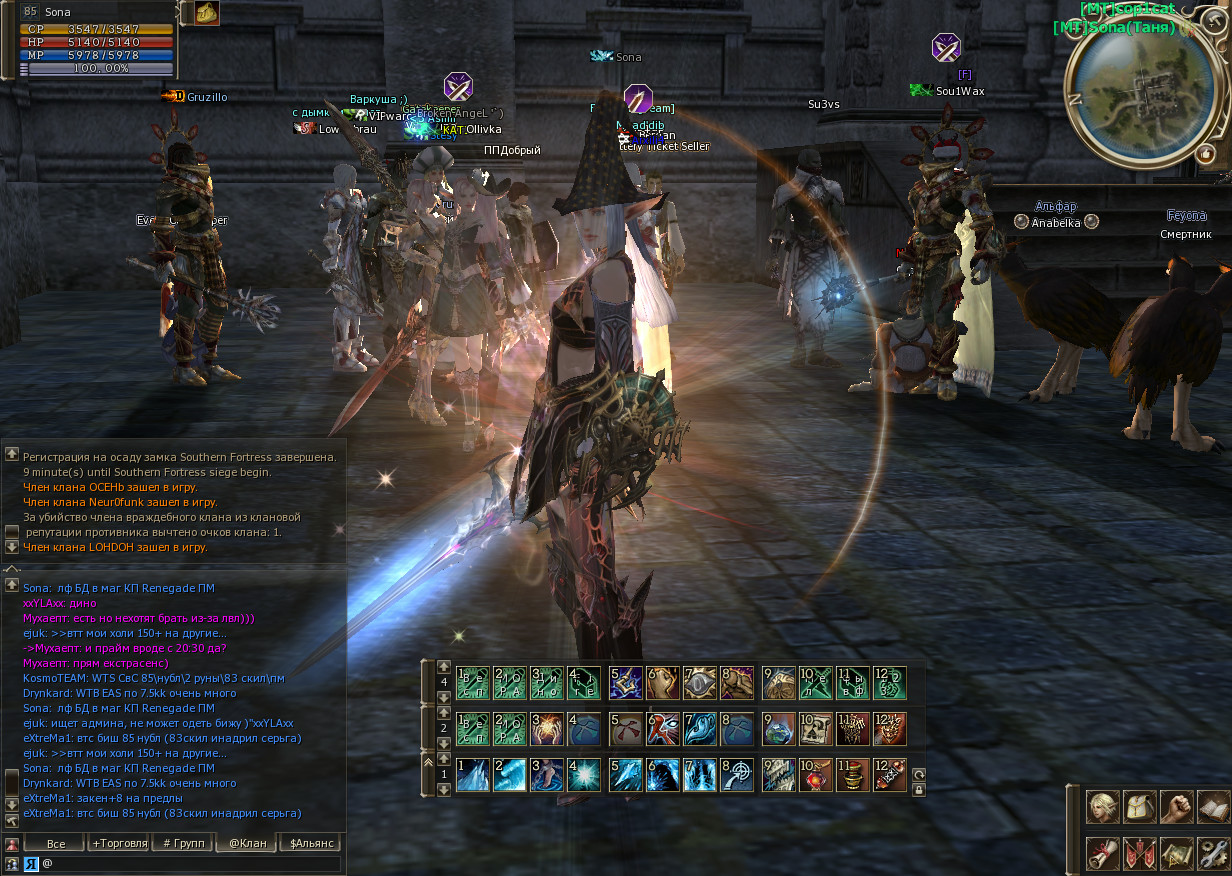Cast the ice spikes skill in slot 1
Image resolution: width=1232 pixels, height=876 pixels.
[x=472, y=776]
